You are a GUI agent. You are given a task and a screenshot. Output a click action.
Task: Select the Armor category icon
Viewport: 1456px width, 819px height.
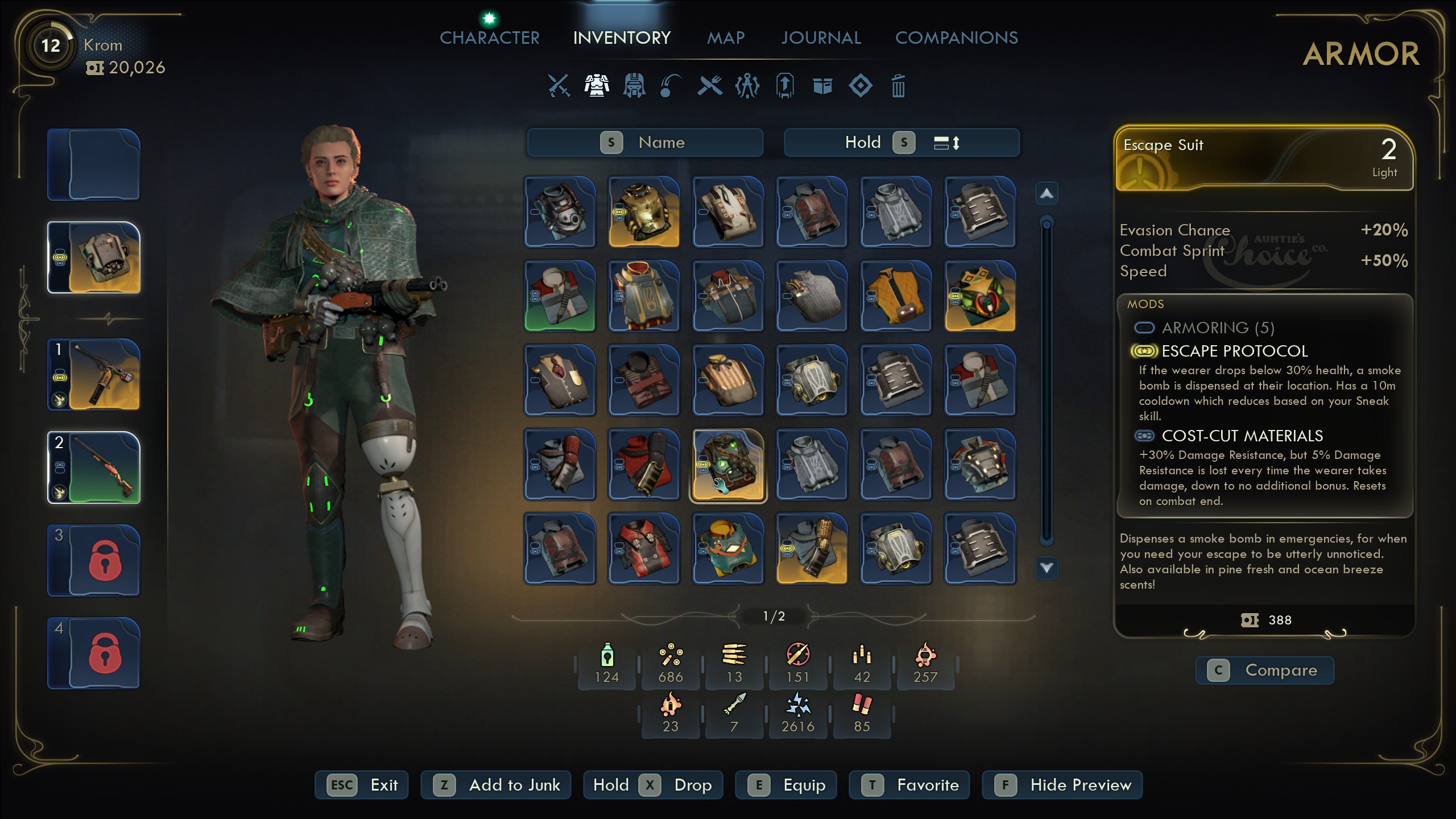click(597, 86)
